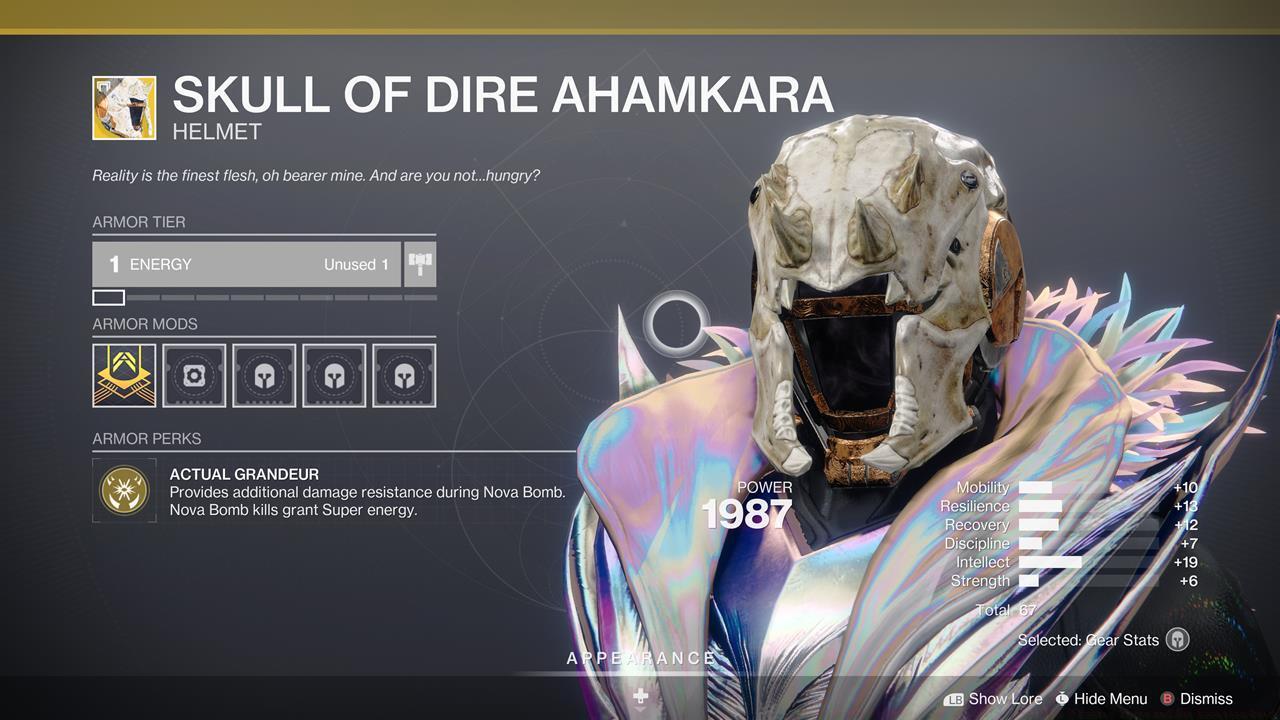1280x720 pixels.
Task: Select the first helmet mod slot
Action: [264, 374]
